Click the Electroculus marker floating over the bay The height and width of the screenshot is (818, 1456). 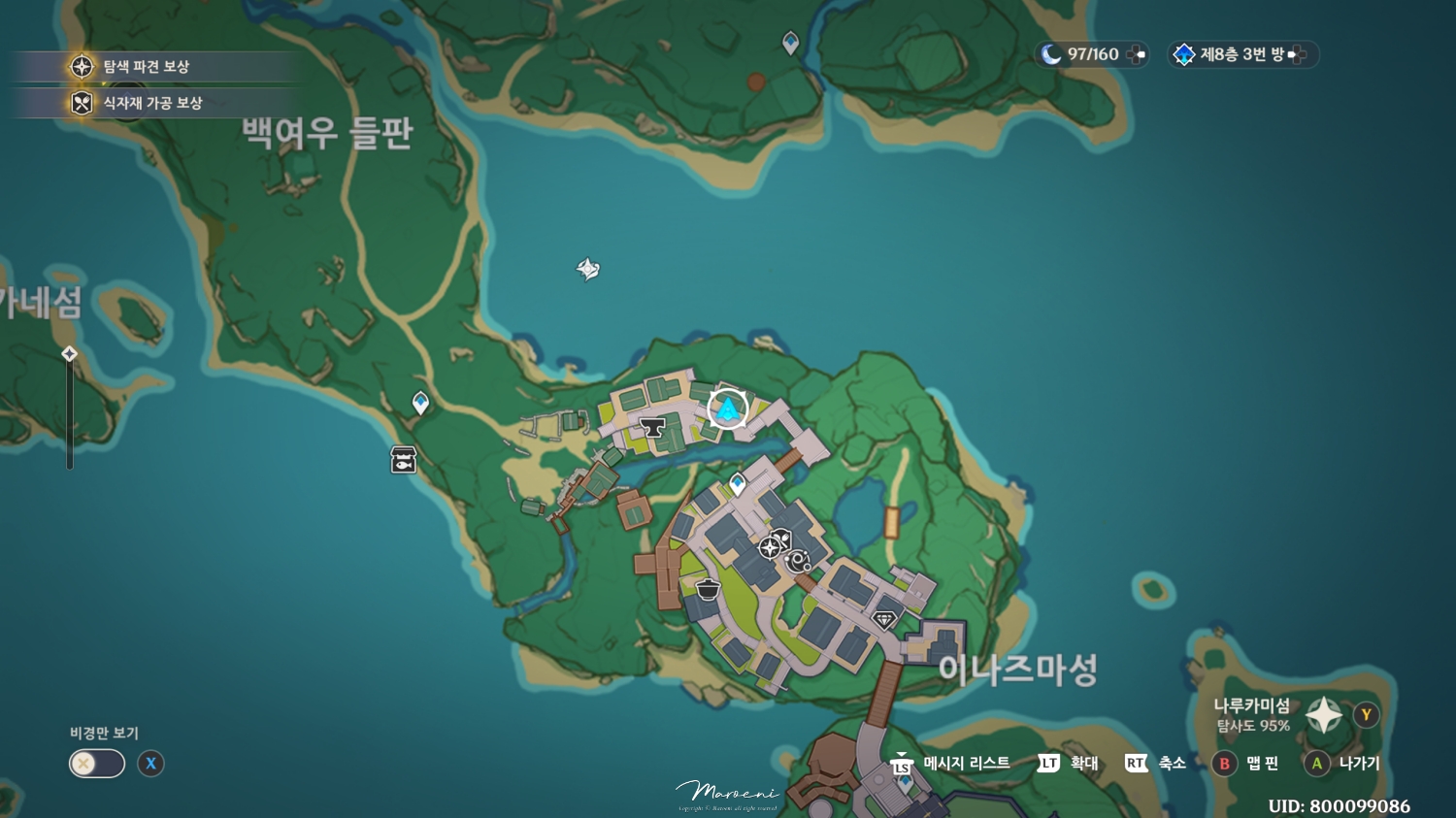[x=587, y=269]
